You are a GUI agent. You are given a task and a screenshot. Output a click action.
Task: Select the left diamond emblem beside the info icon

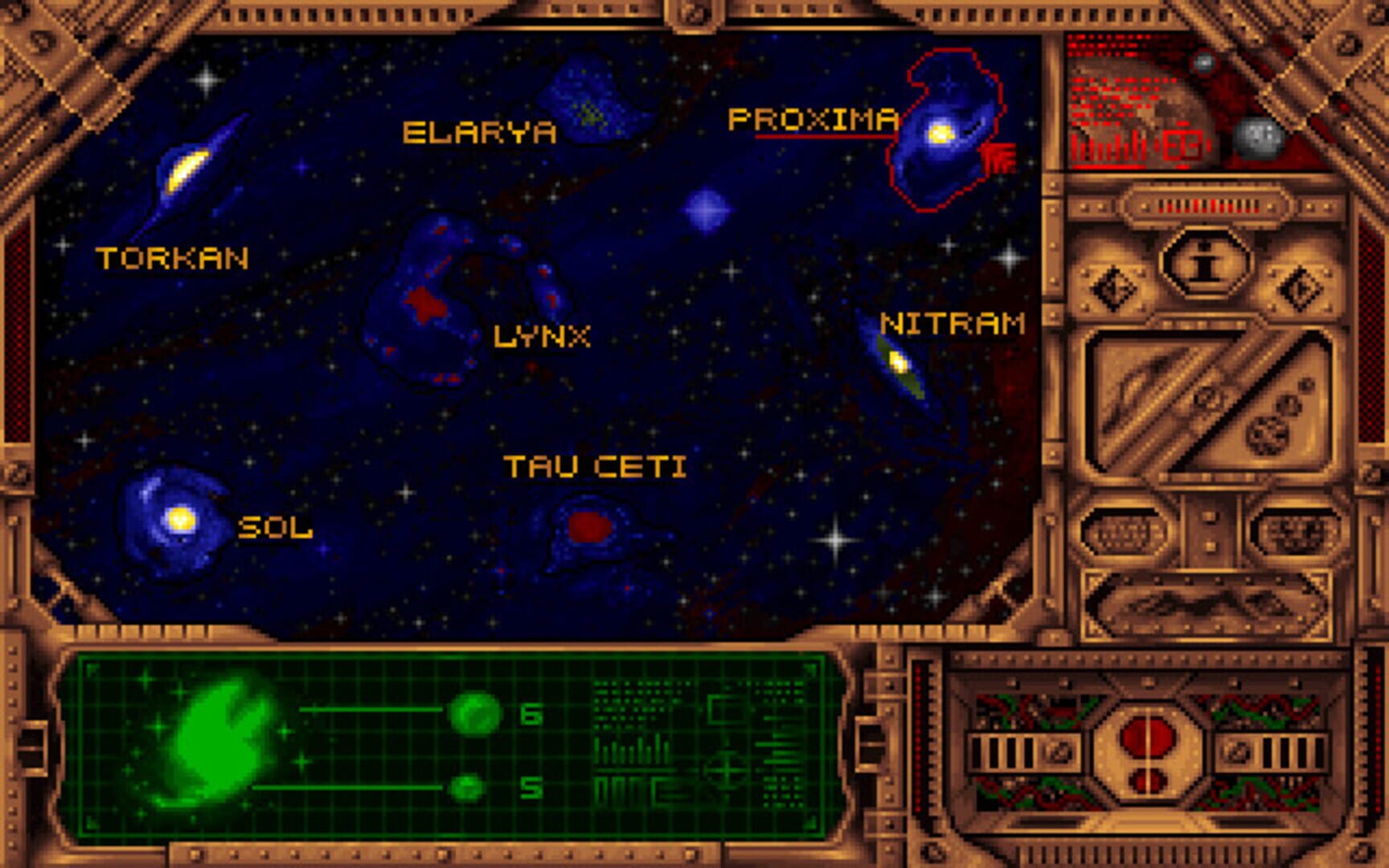click(x=1113, y=285)
